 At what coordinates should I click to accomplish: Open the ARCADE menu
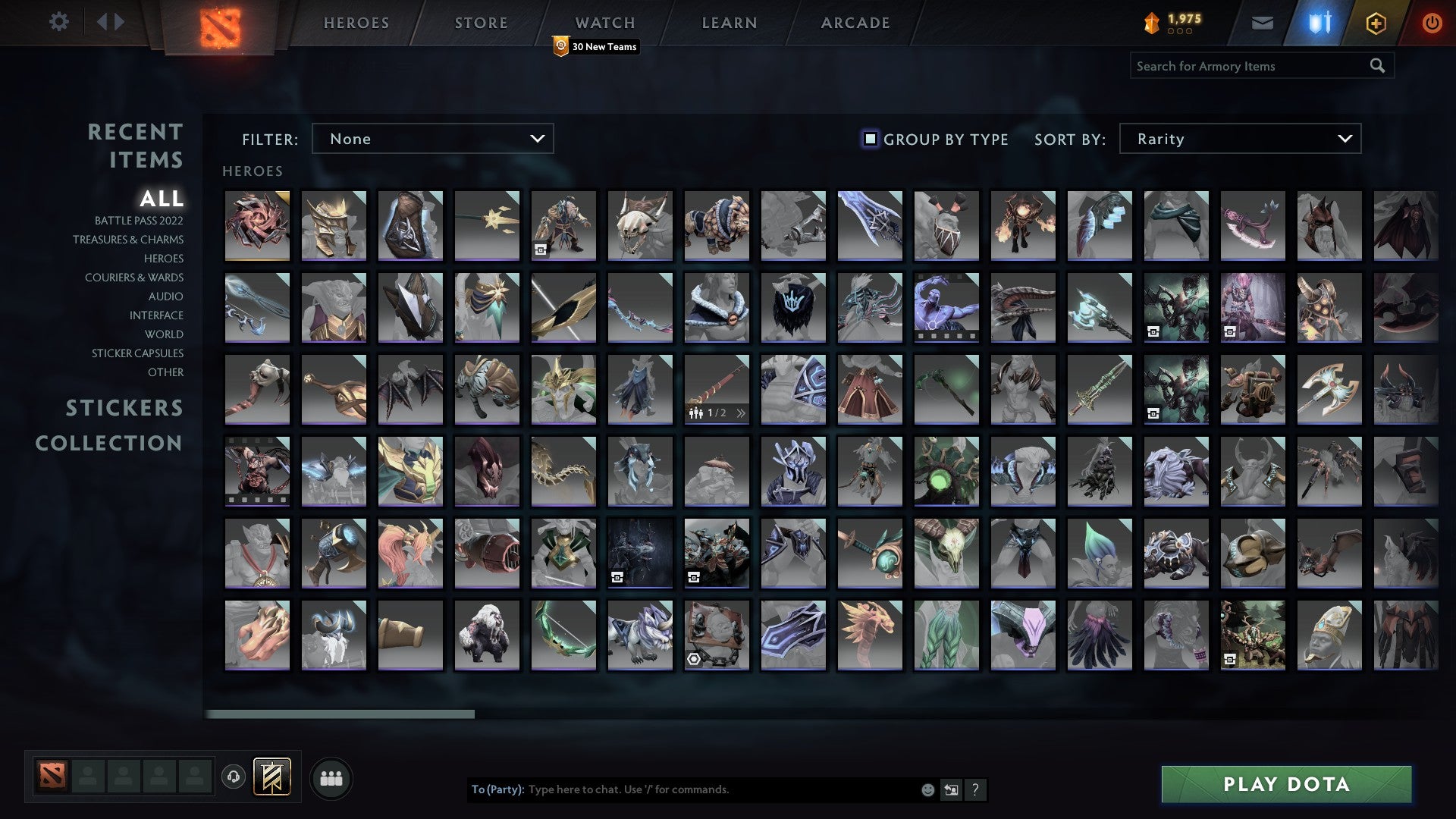[855, 23]
